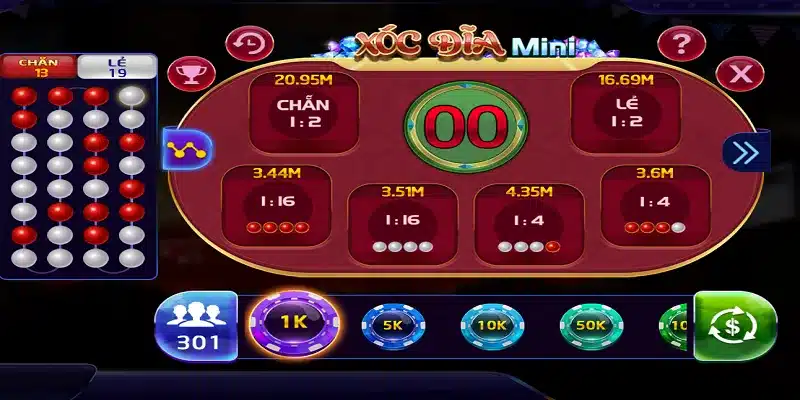The height and width of the screenshot is (400, 800).
Task: Open the question mark help button
Action: pos(681,44)
